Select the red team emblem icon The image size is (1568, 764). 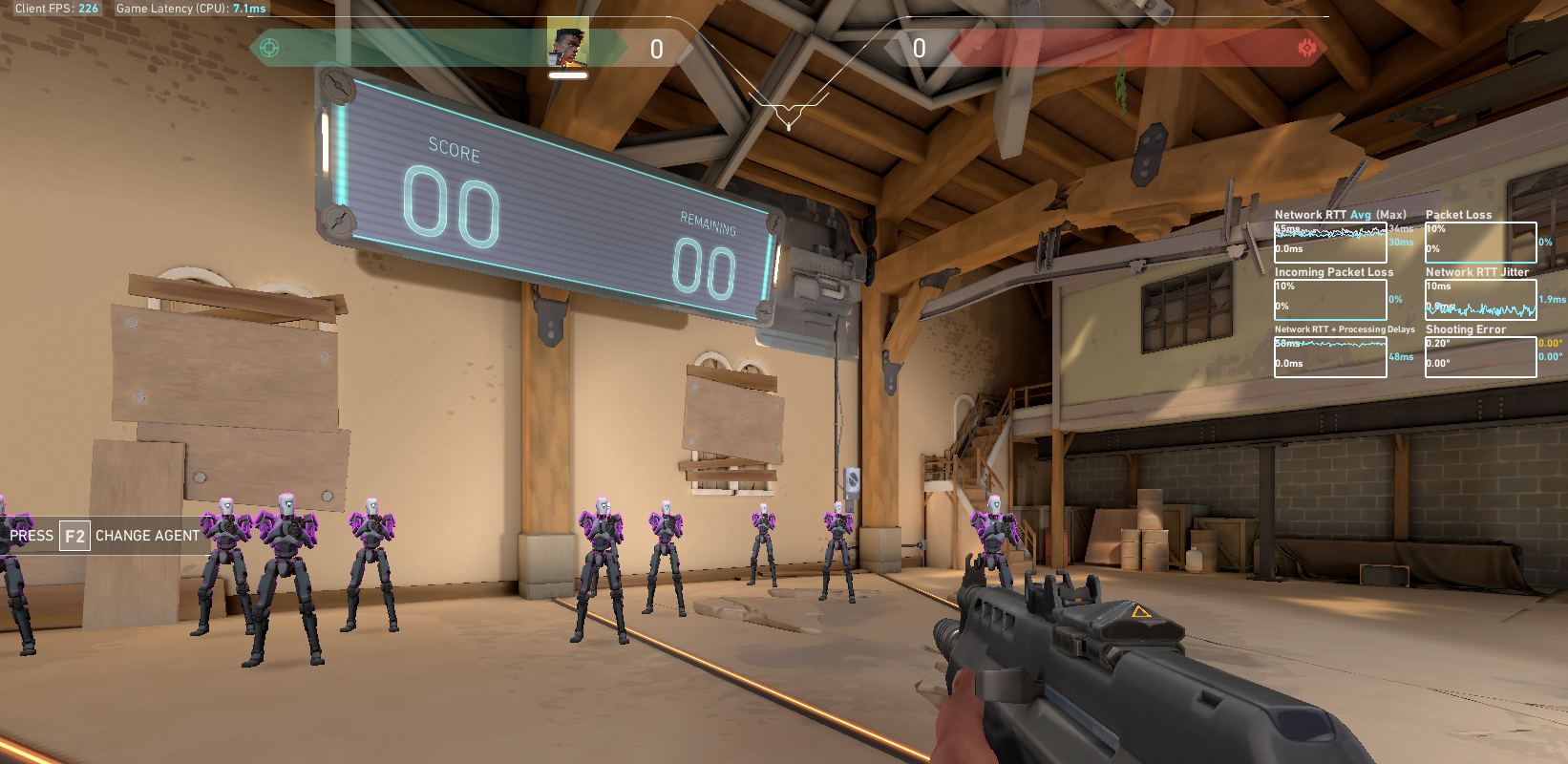point(1306,48)
